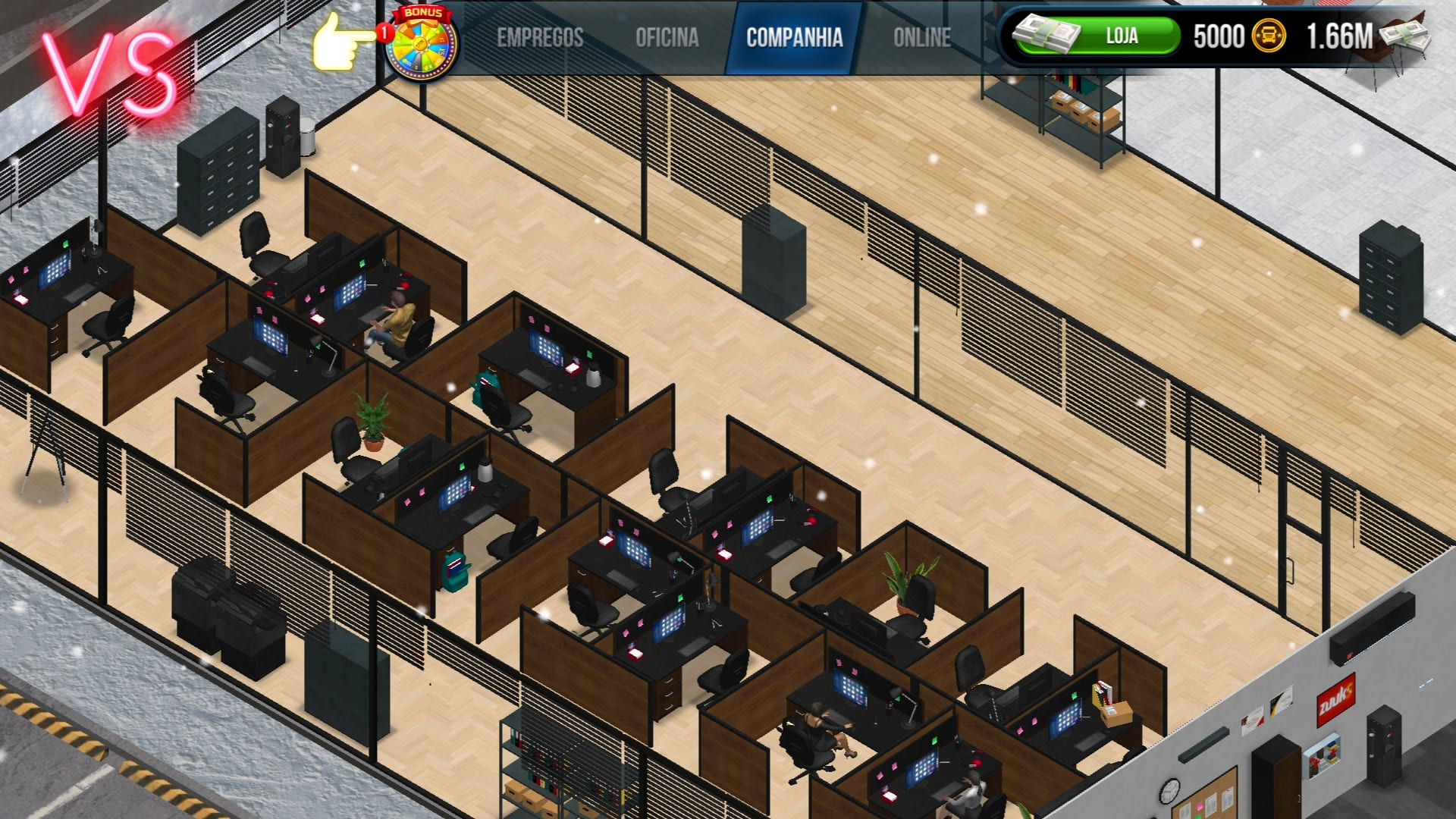
Task: Open the LOJA store
Action: 1122,35
